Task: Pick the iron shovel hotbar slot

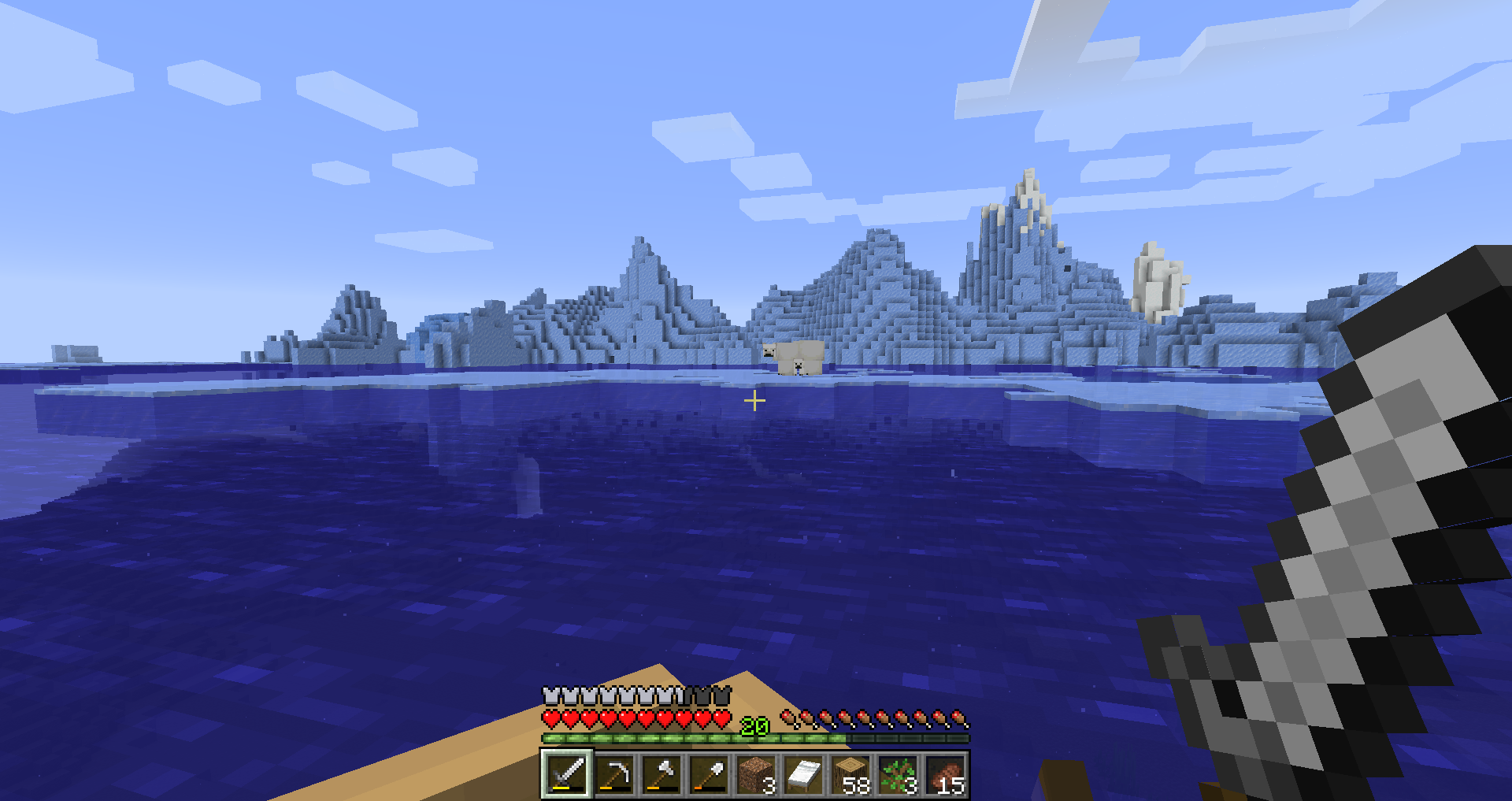Action: click(708, 774)
